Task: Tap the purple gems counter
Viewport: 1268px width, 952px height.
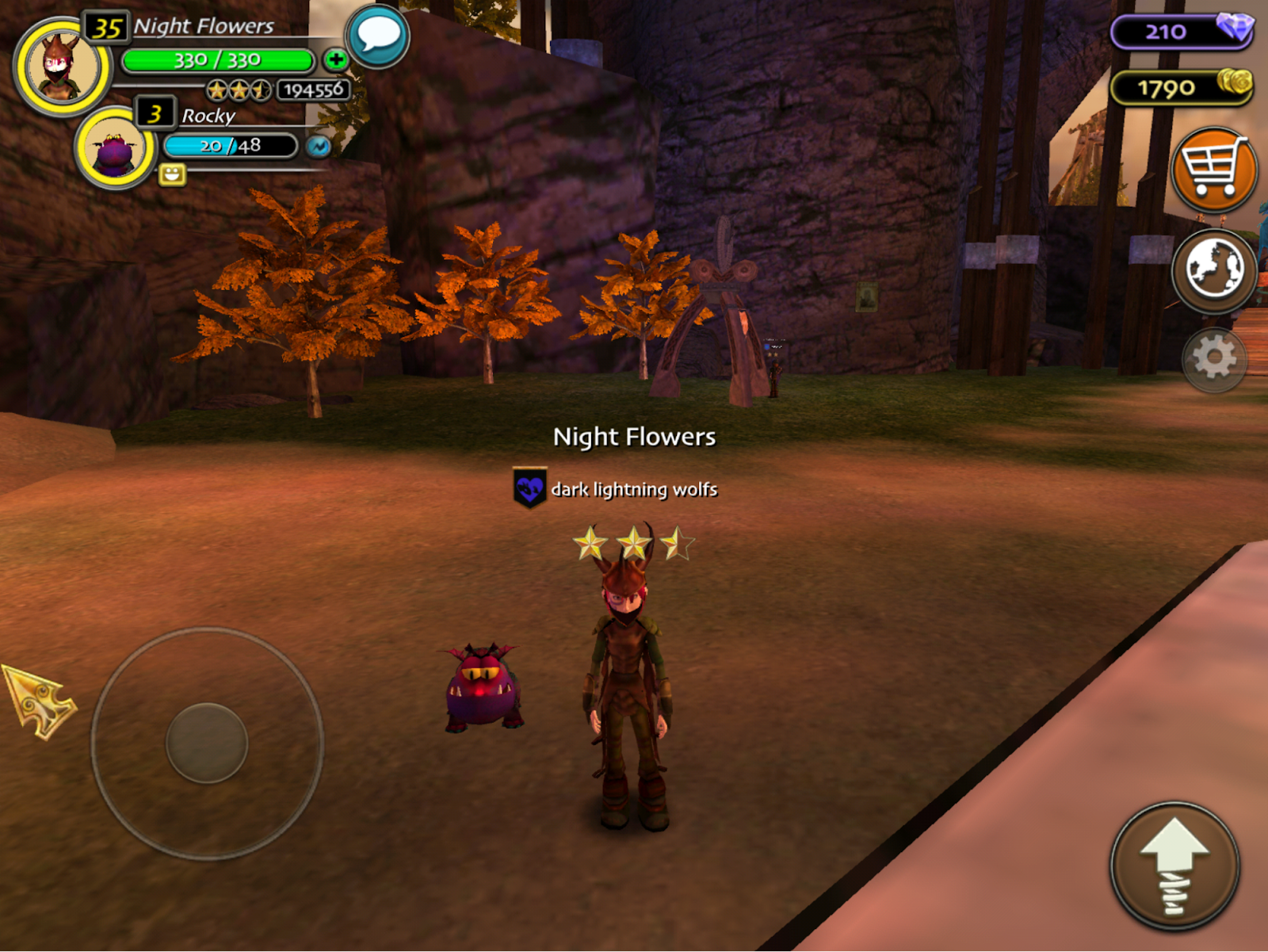Action: 1181,32
